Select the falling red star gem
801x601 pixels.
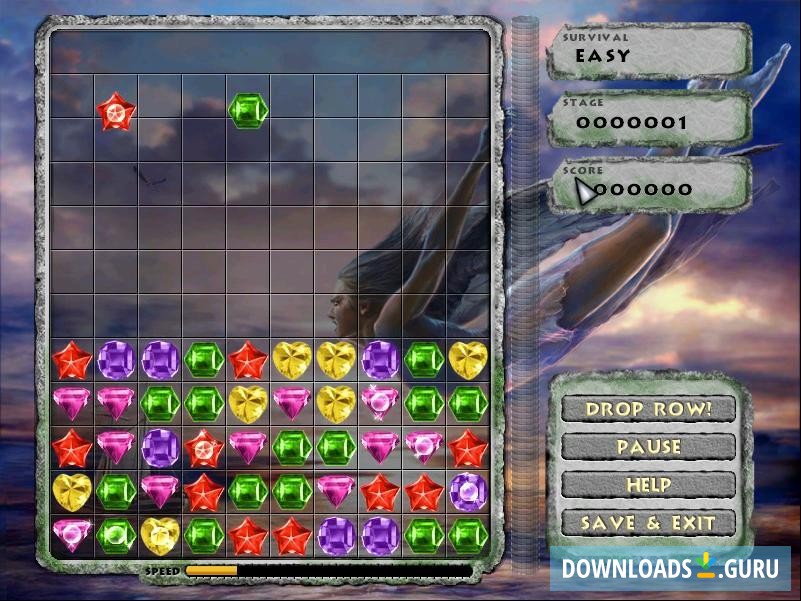(x=116, y=111)
